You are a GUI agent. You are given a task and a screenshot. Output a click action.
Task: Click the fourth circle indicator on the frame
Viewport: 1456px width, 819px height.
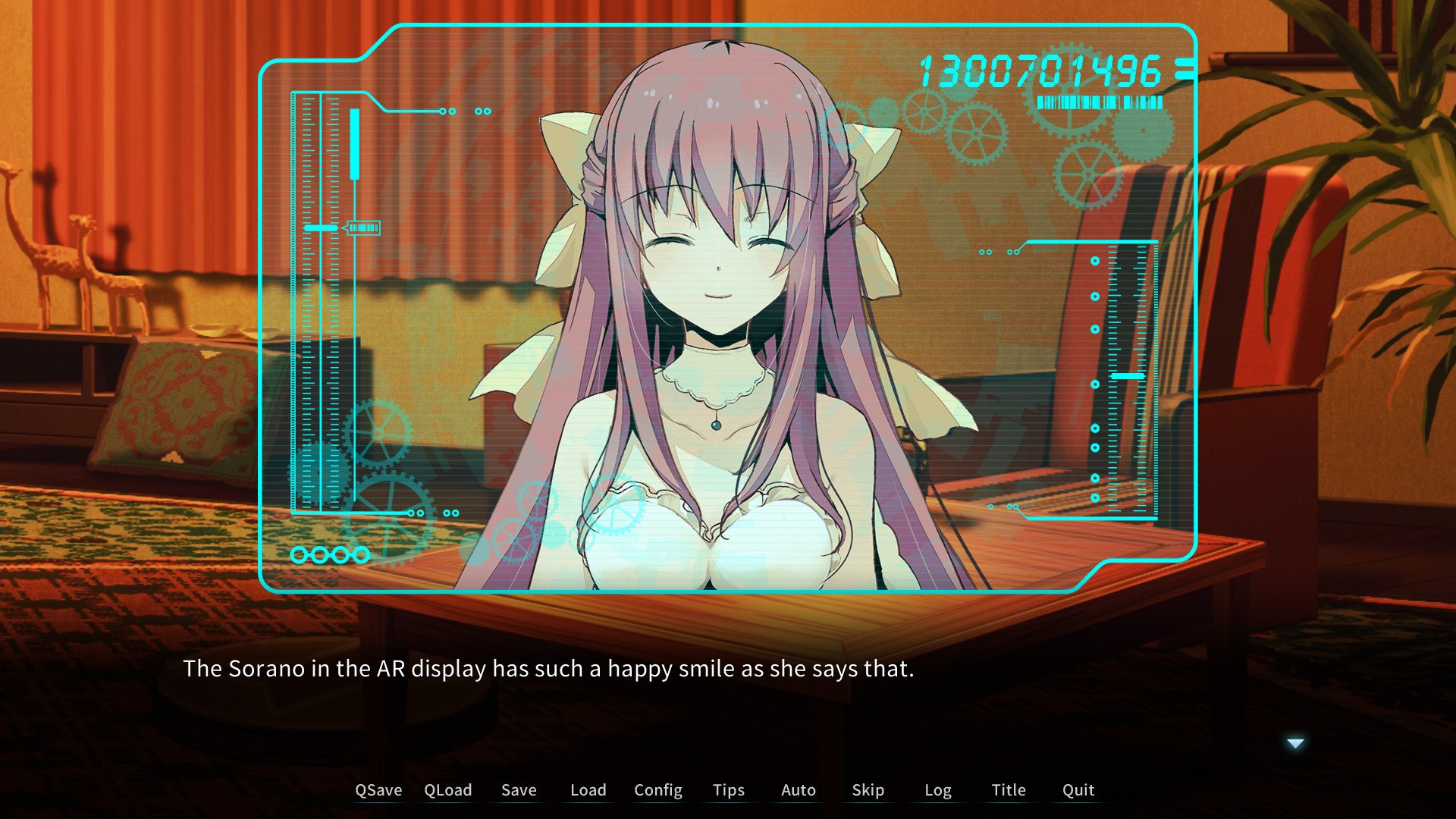click(x=361, y=554)
